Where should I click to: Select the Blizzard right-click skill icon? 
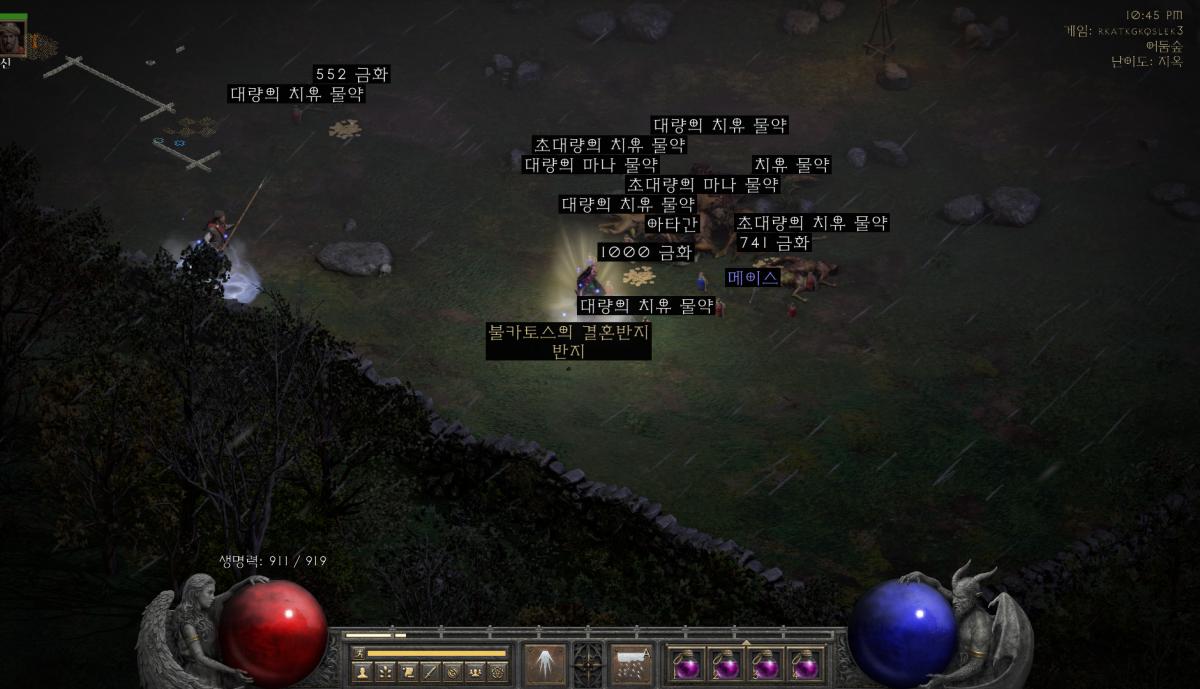[x=631, y=664]
